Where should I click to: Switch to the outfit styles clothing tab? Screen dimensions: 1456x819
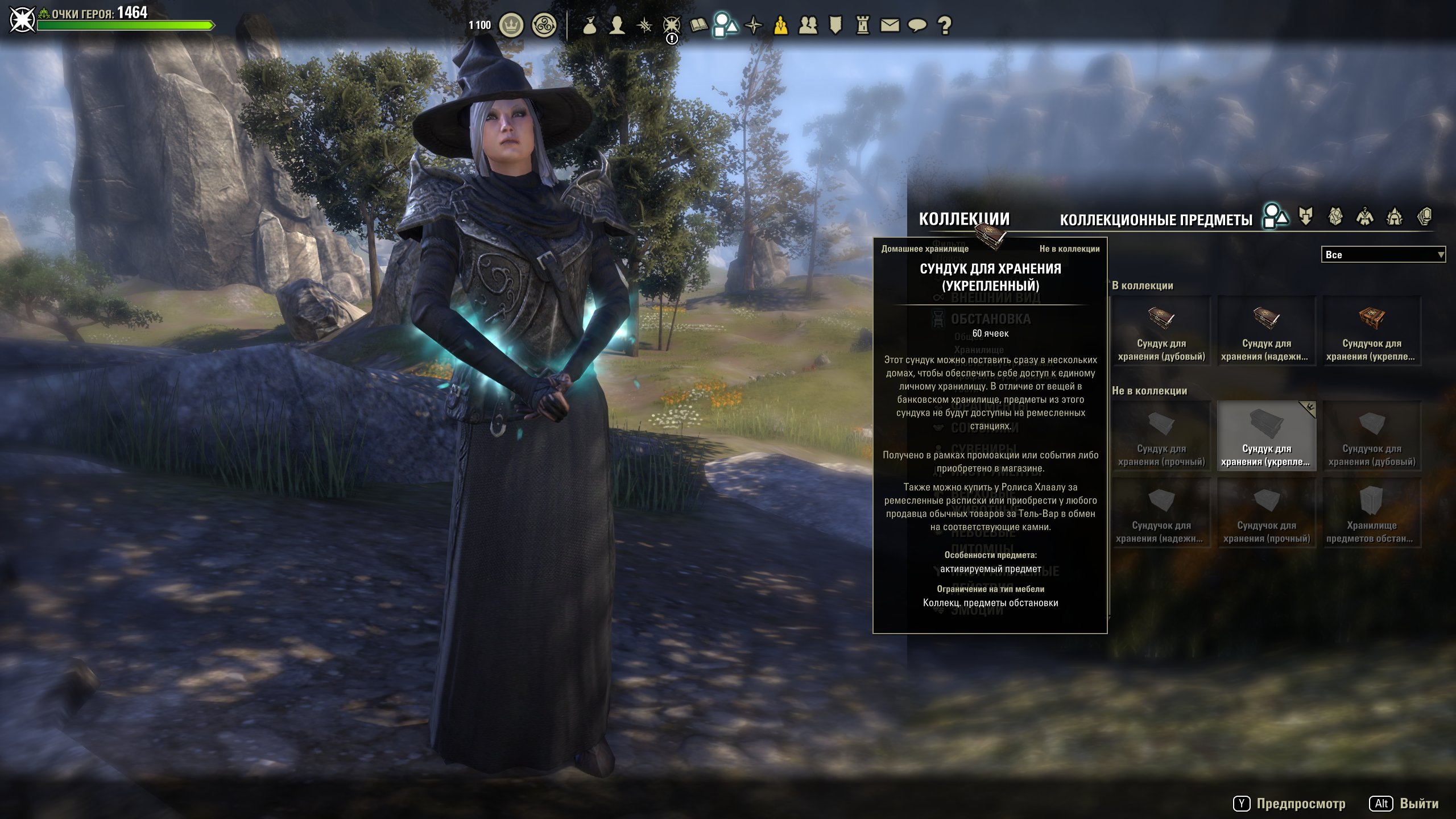1365,217
